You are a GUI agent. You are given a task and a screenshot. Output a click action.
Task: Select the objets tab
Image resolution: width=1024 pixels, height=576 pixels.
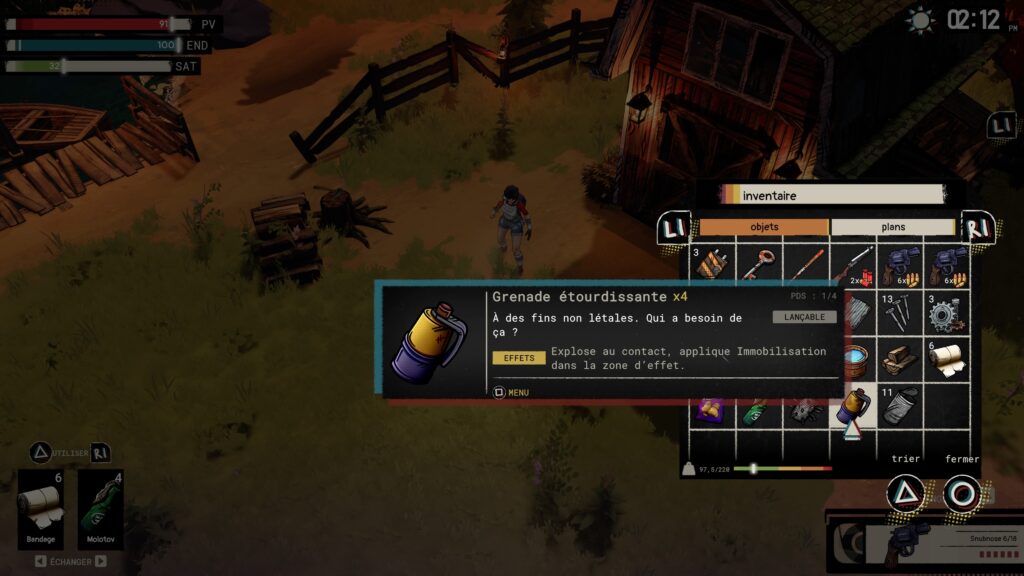[x=764, y=227]
